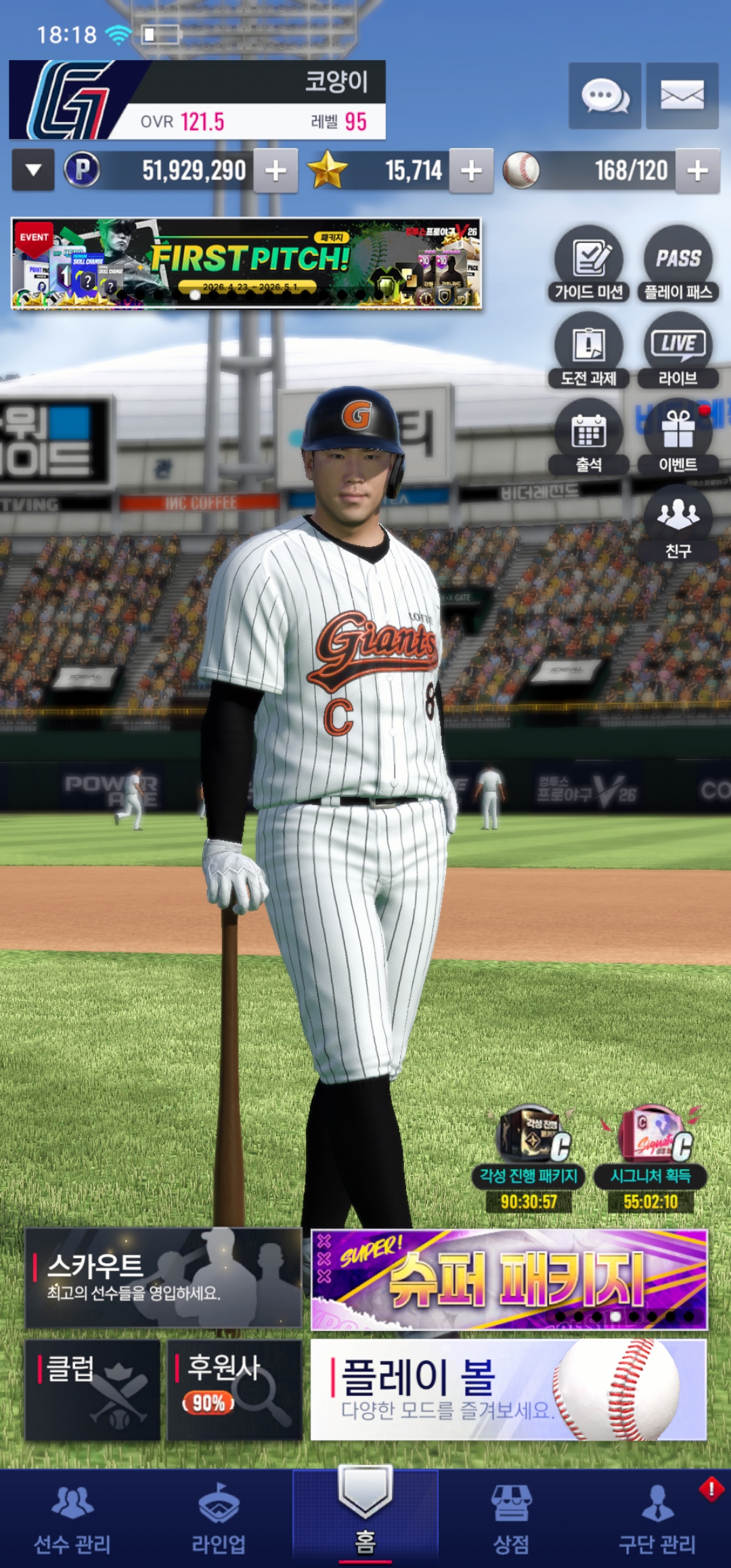Open the 친구 friends list
731x1568 pixels.
(678, 523)
